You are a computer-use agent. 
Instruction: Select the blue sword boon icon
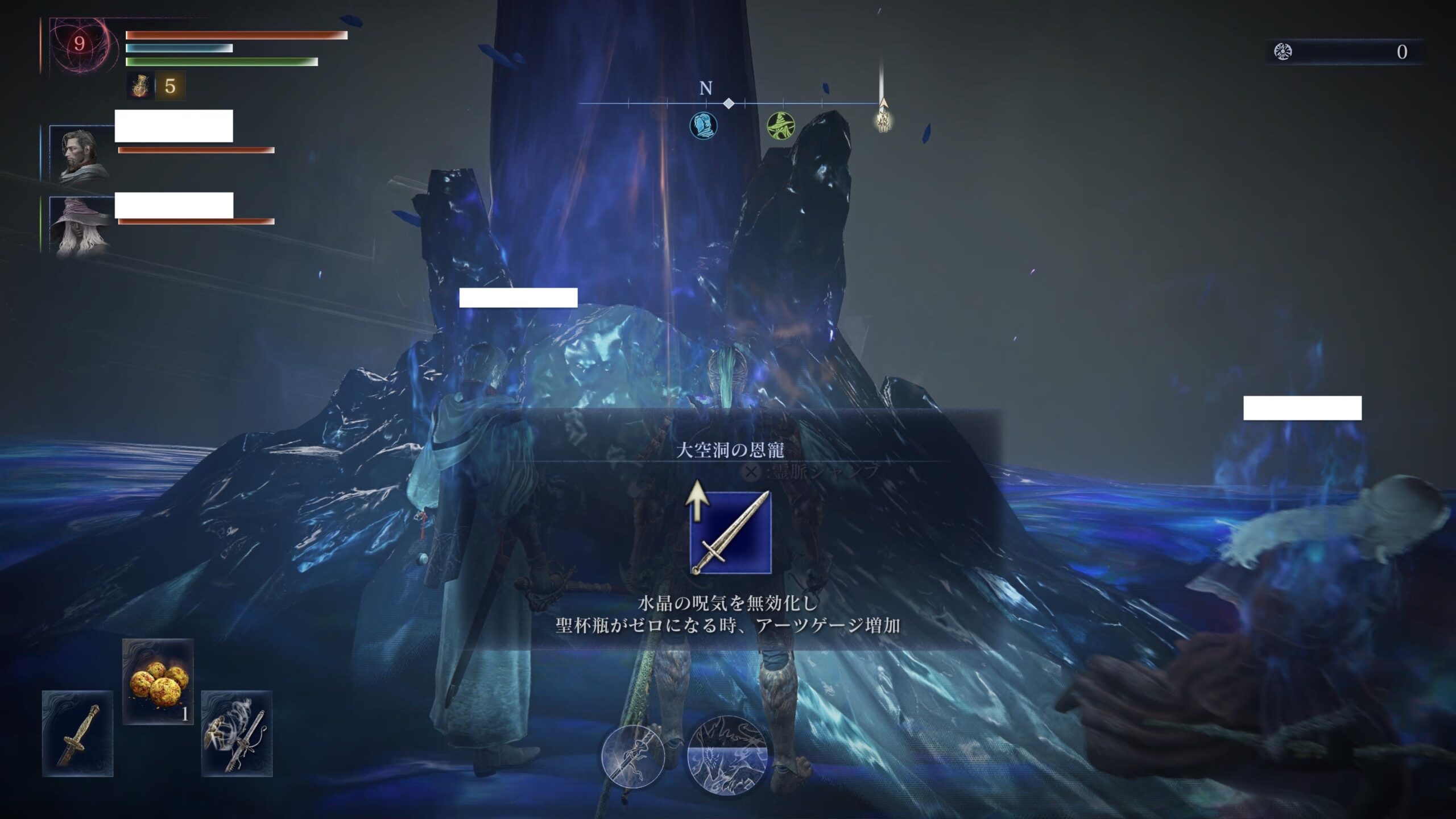(730, 532)
